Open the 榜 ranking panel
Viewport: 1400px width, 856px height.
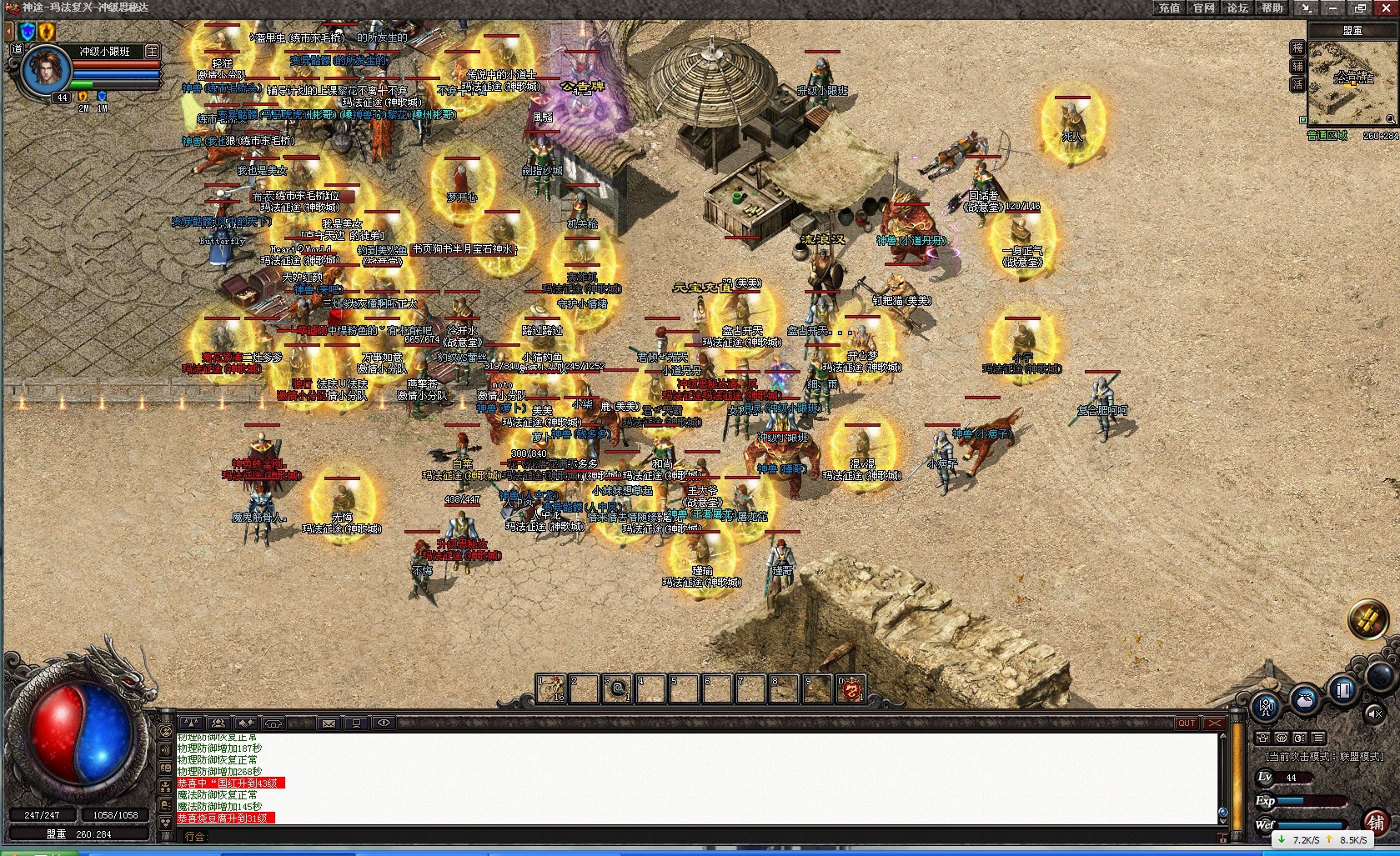coord(1297,48)
